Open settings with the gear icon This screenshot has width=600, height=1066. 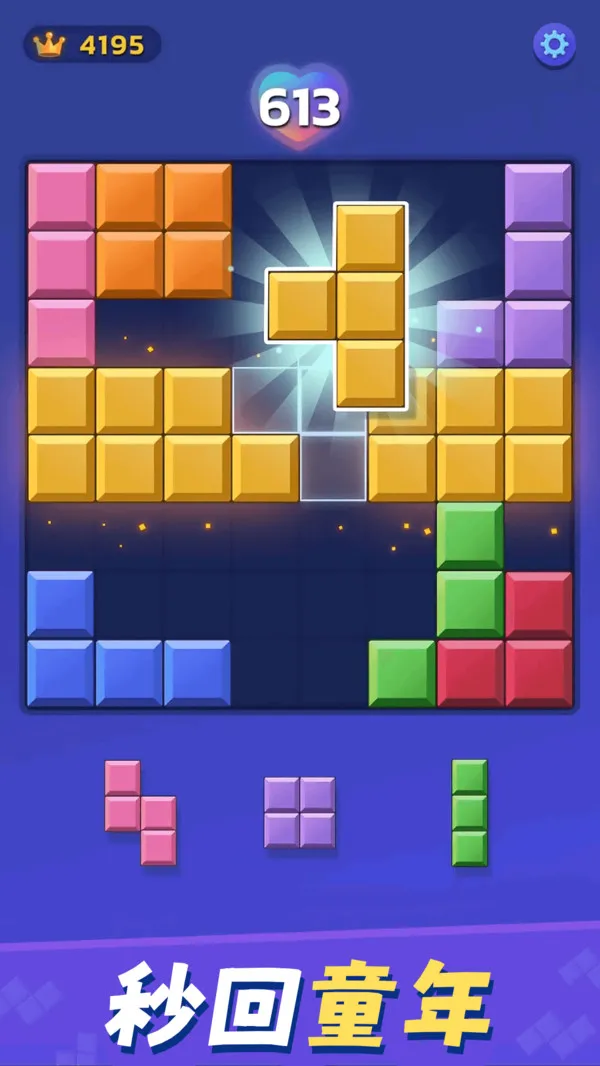point(553,44)
